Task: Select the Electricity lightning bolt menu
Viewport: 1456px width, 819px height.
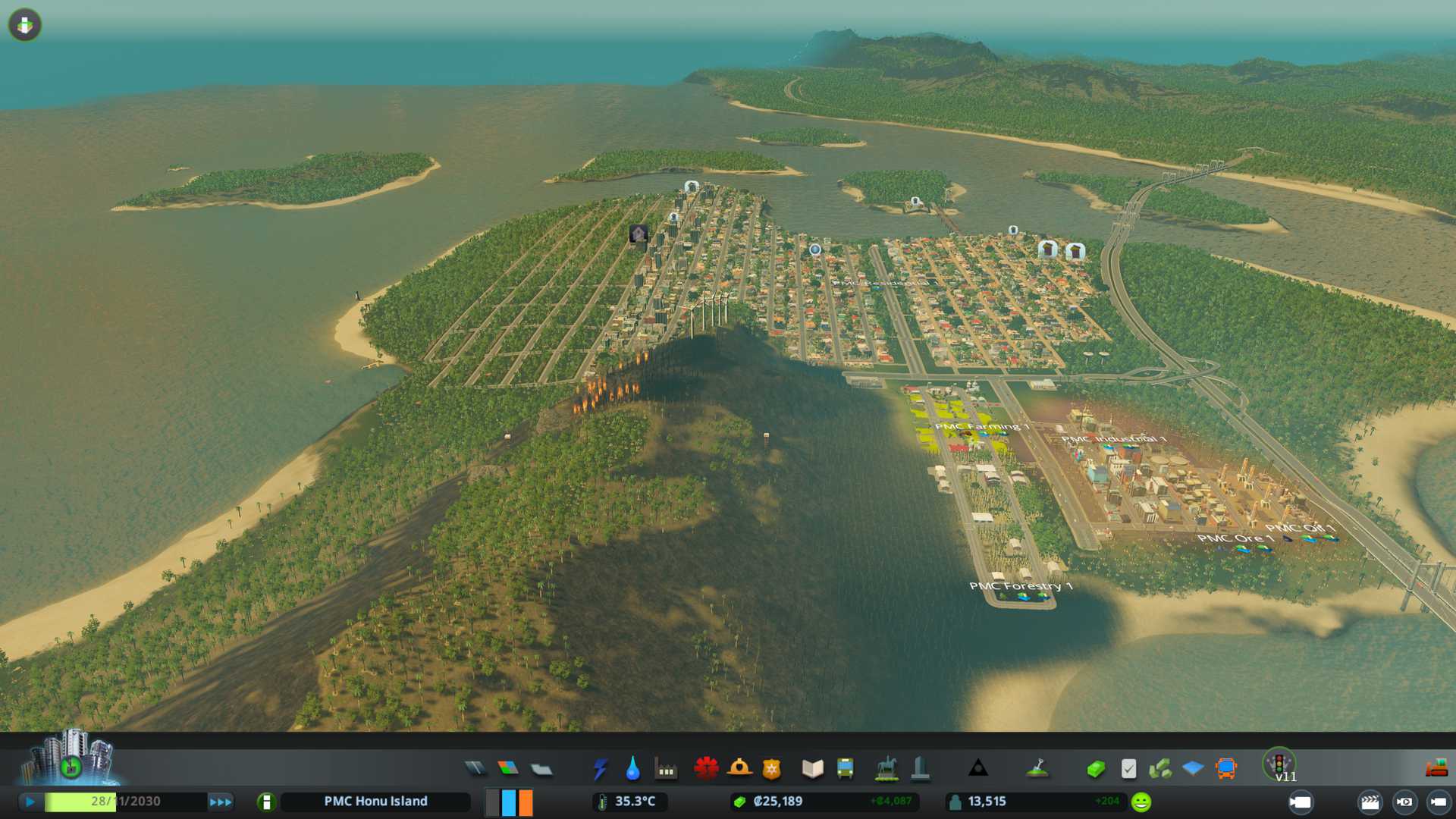Action: 600,769
